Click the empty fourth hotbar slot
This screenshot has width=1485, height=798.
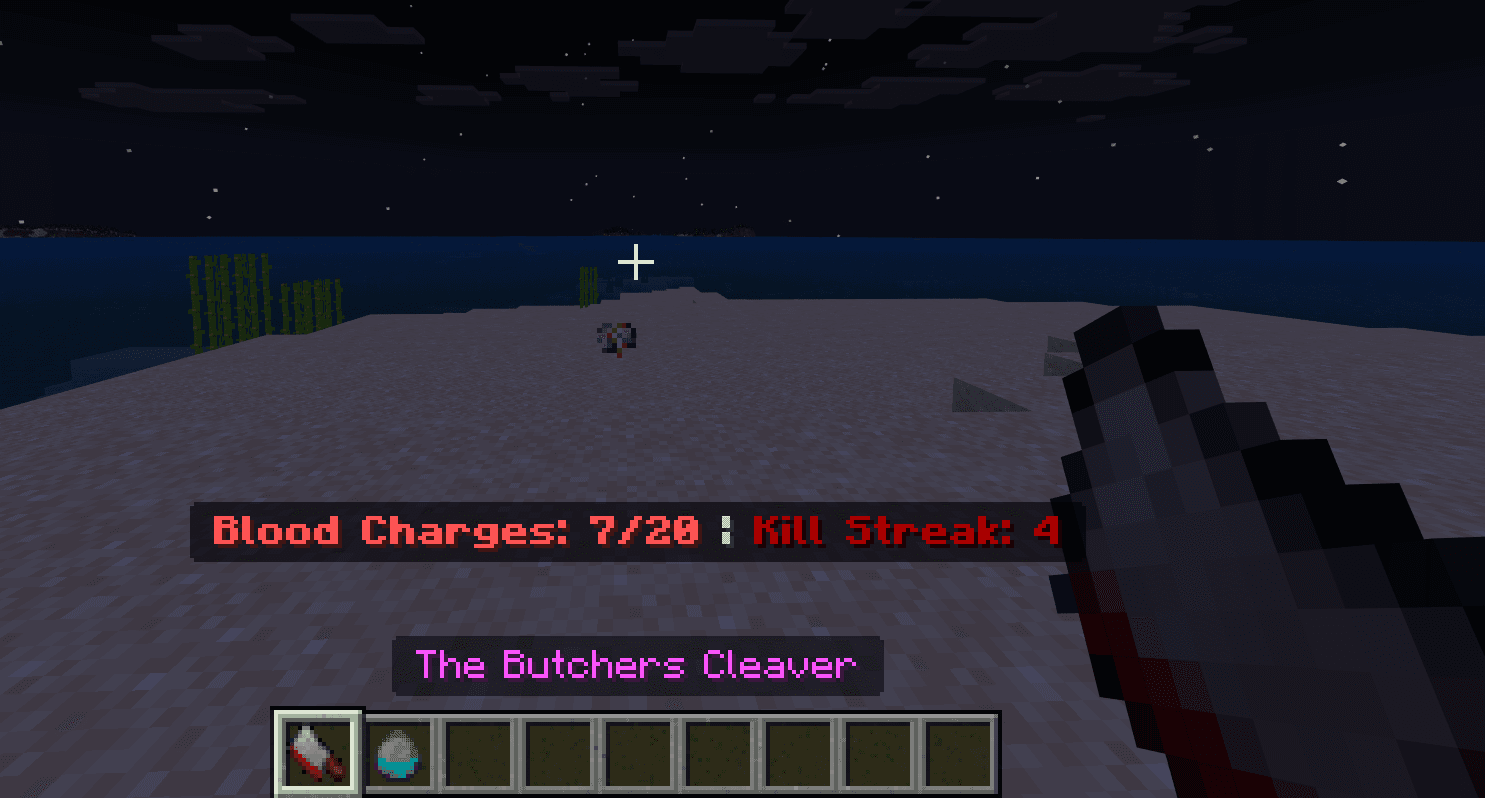click(557, 755)
